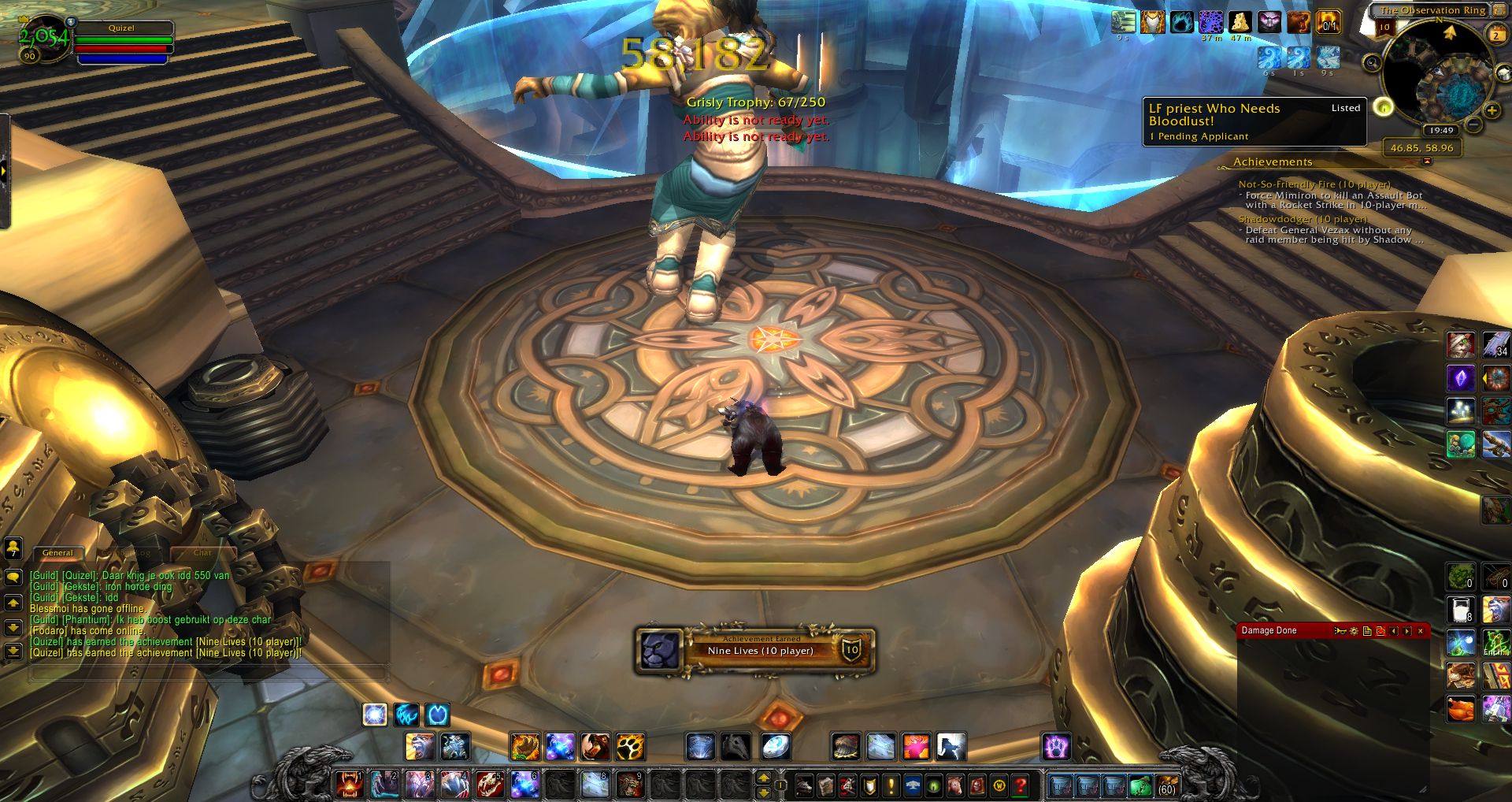Close the Damage Done meter window

1421,631
